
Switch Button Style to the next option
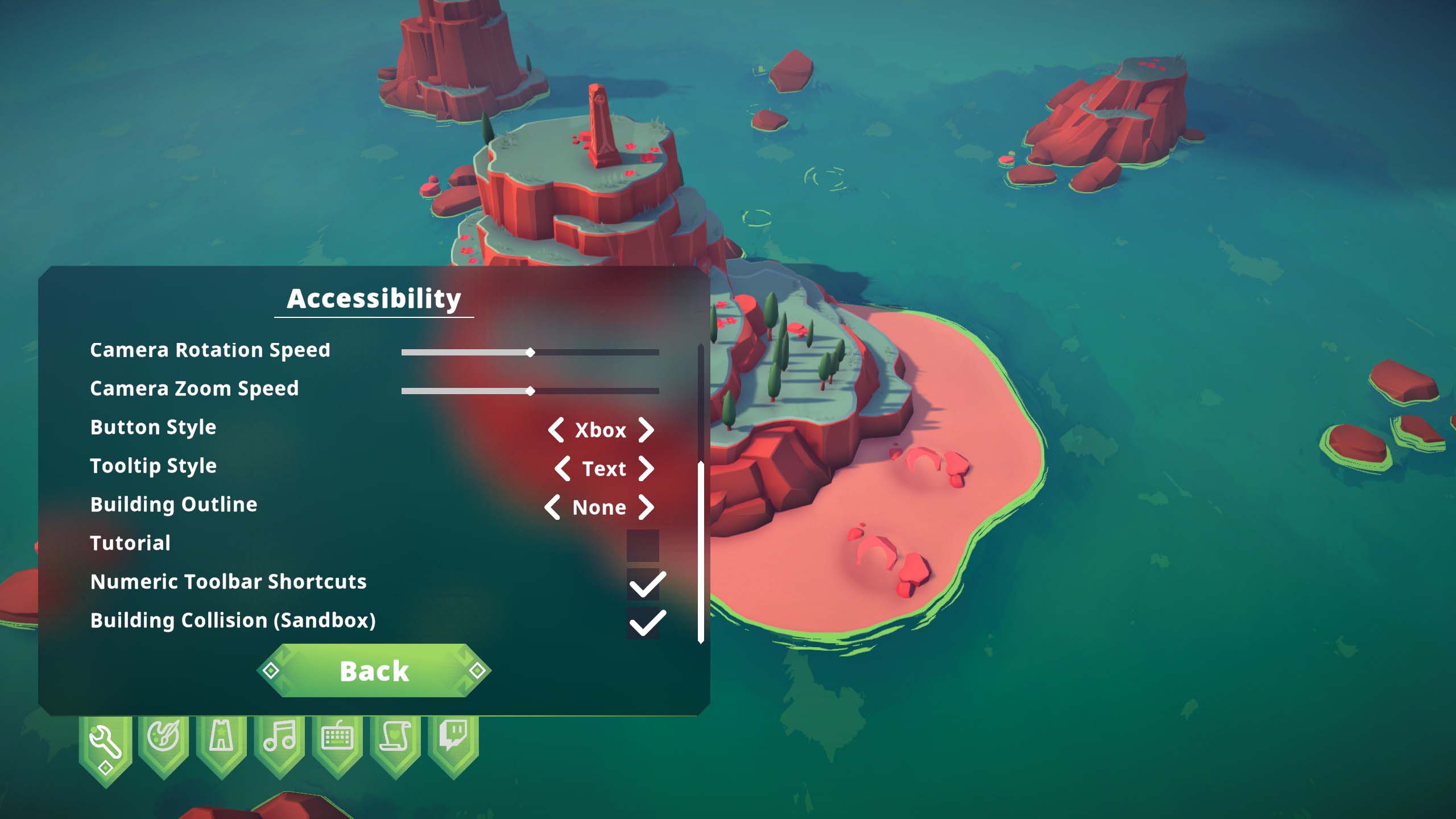(646, 430)
